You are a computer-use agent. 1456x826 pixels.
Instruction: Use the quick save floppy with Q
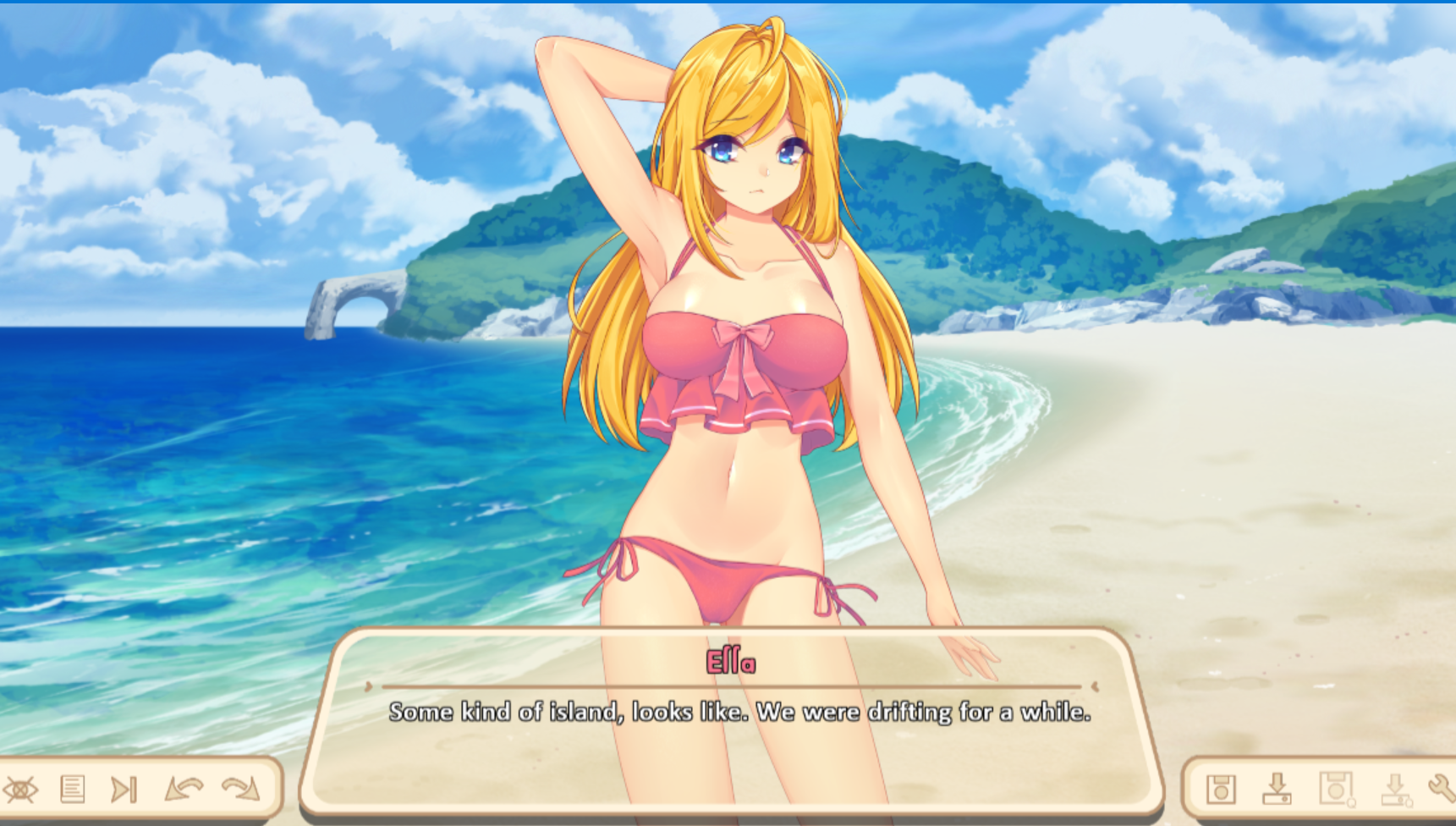pos(1336,789)
